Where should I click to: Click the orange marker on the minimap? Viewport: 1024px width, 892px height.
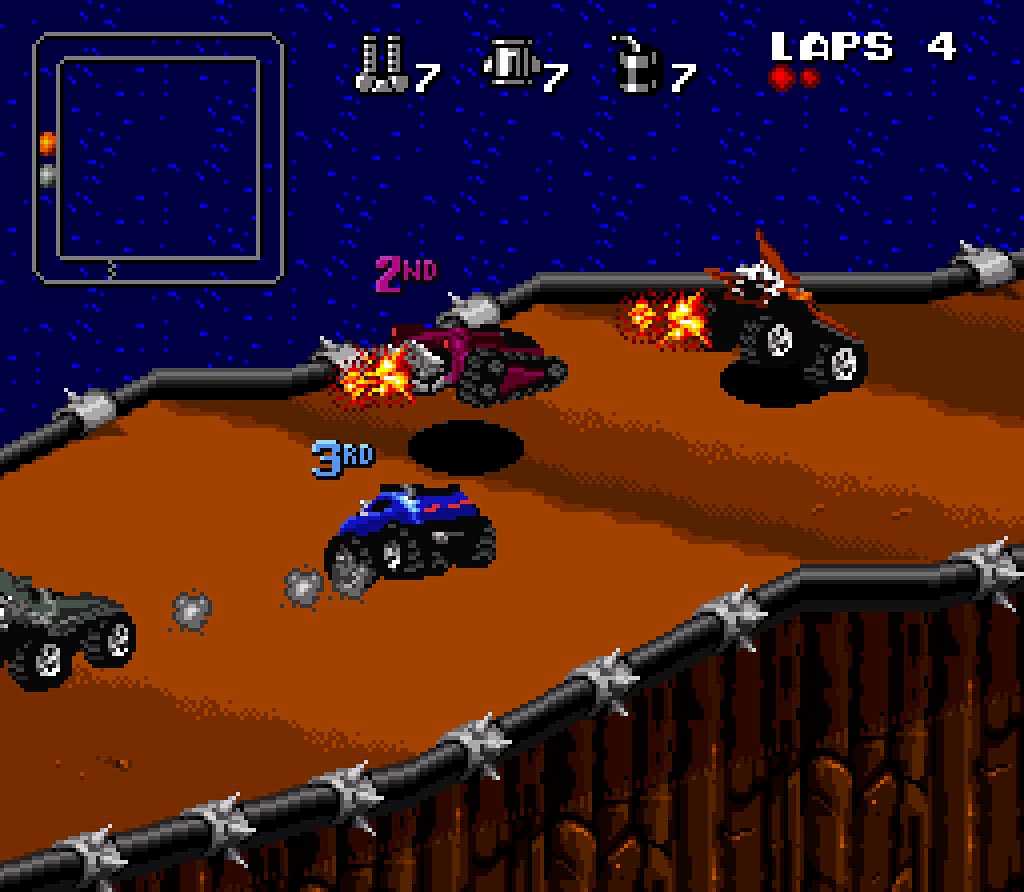click(x=47, y=143)
